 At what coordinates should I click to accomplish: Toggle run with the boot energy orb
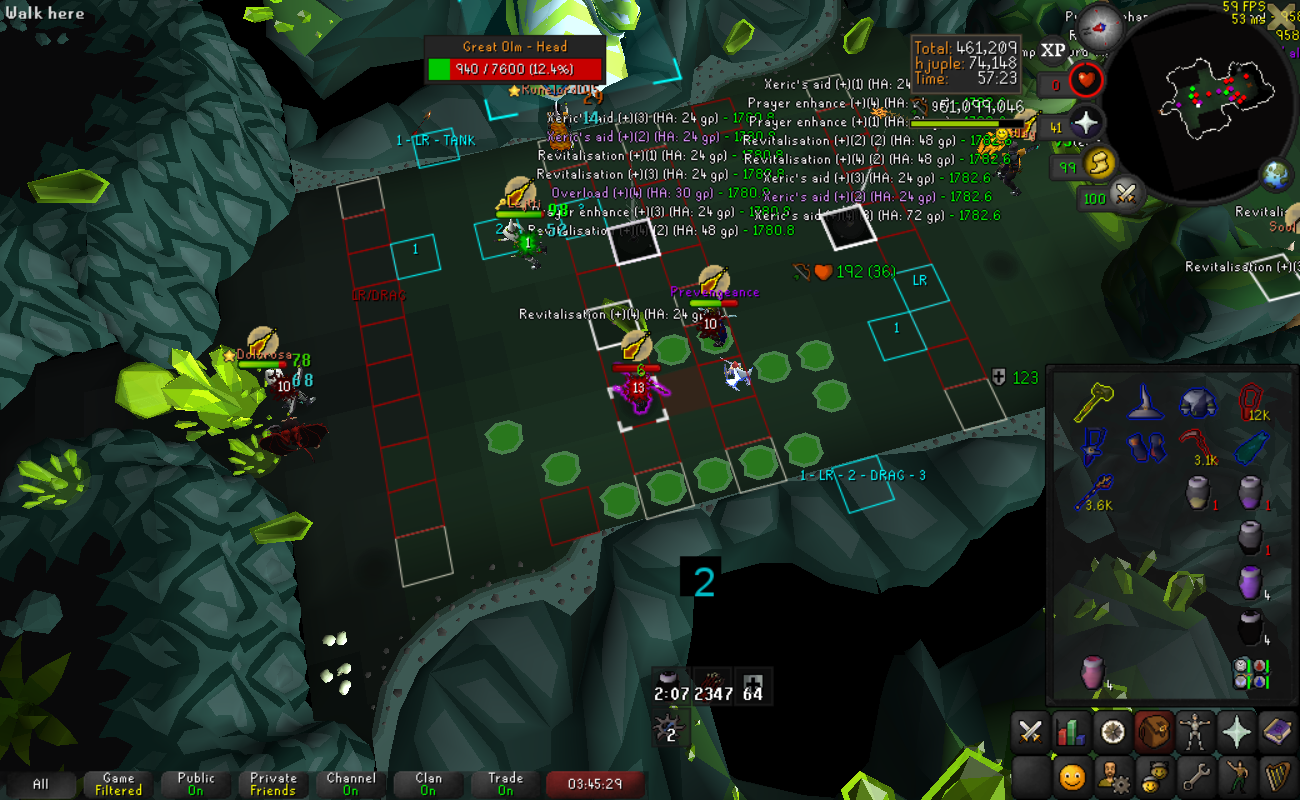coord(1100,163)
